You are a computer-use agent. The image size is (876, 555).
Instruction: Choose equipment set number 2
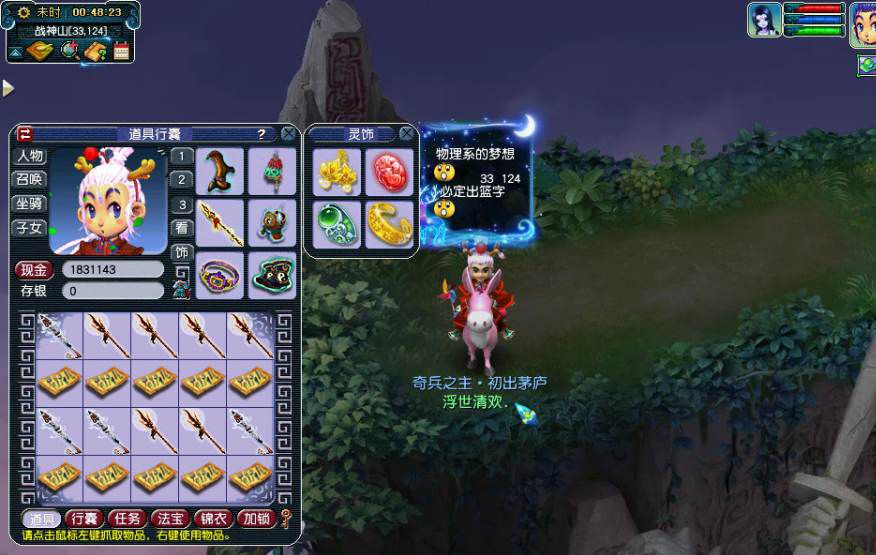(181, 180)
